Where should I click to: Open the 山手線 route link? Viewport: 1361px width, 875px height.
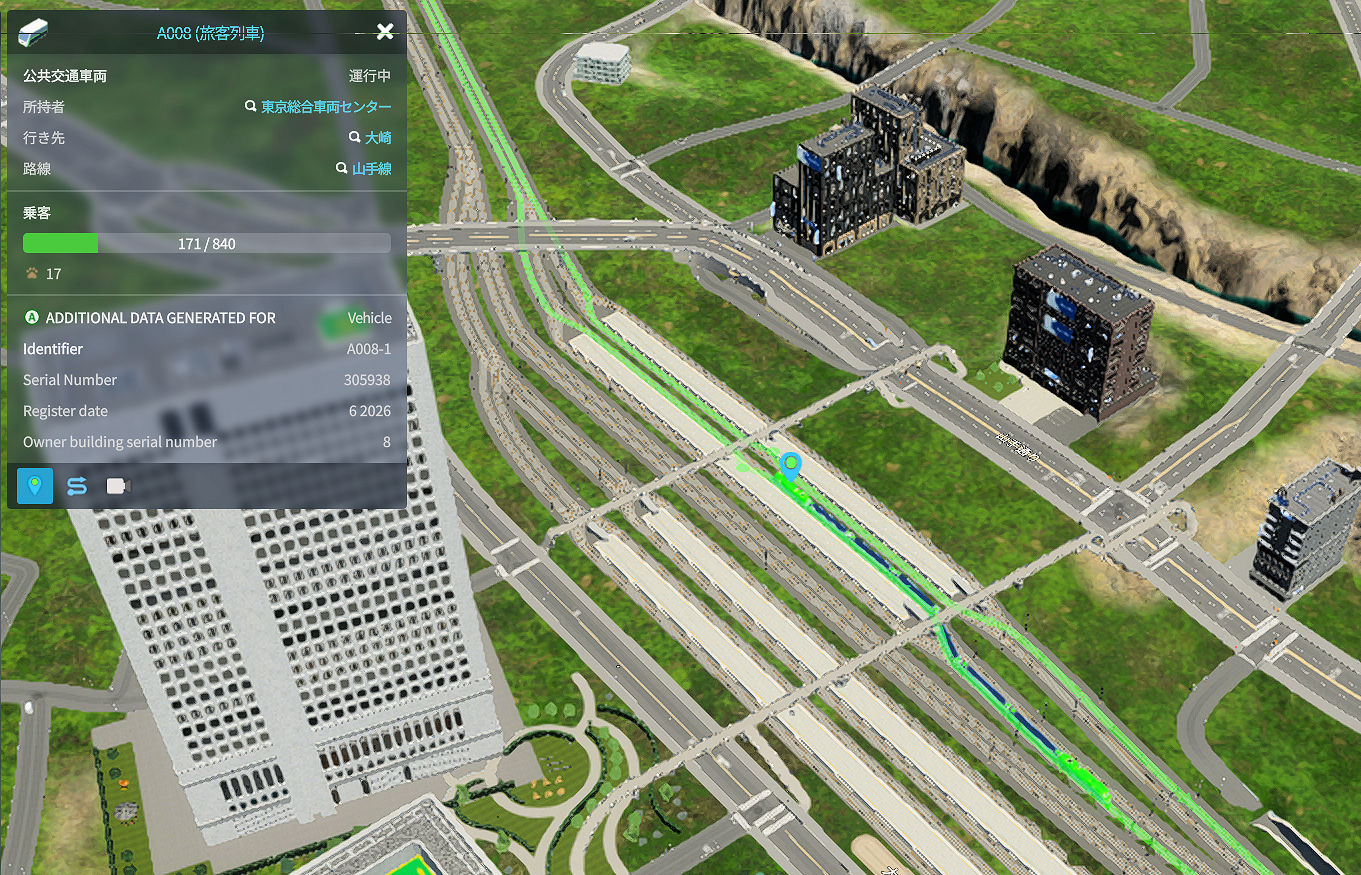(370, 169)
